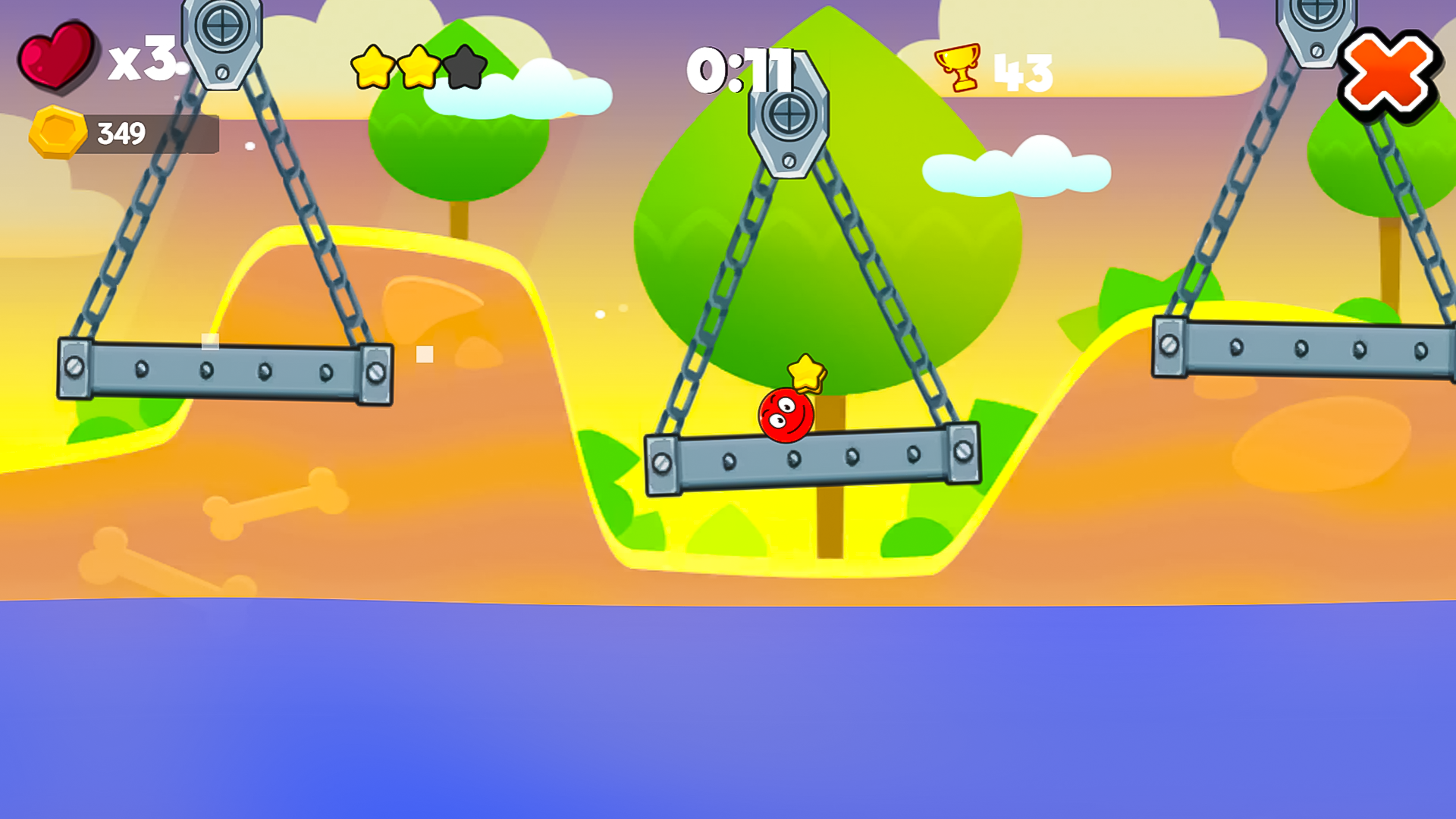
Task: Click the right hanging platform
Action: (x=1304, y=349)
